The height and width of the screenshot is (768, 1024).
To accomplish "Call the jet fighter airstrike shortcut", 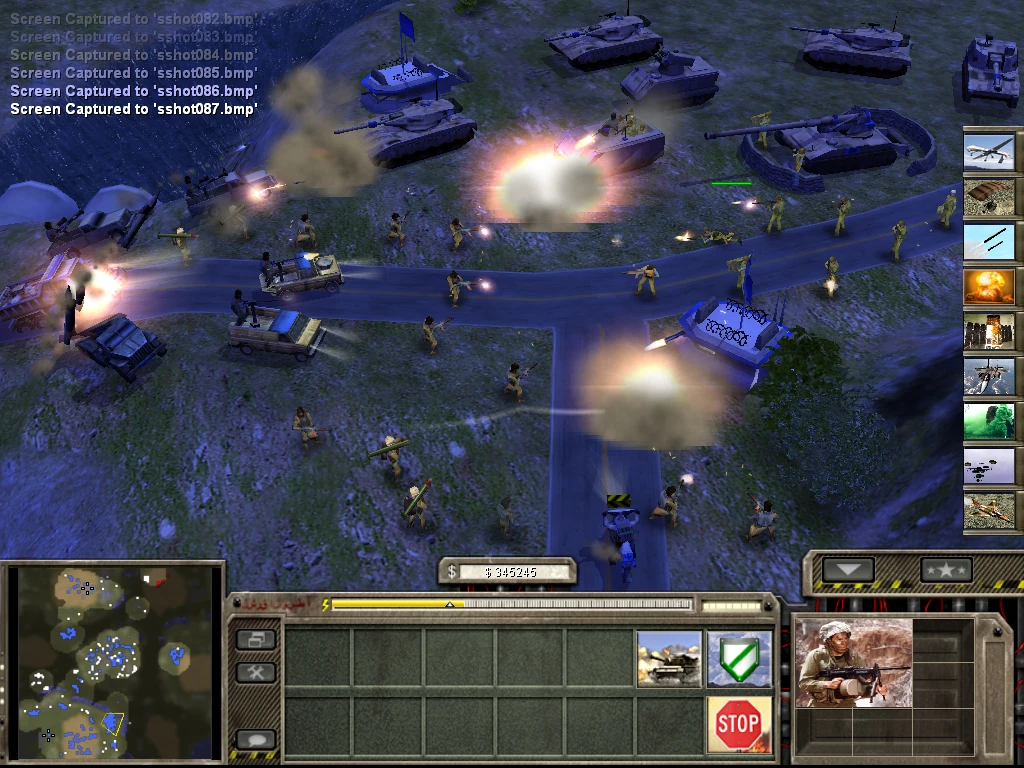I will [x=989, y=376].
